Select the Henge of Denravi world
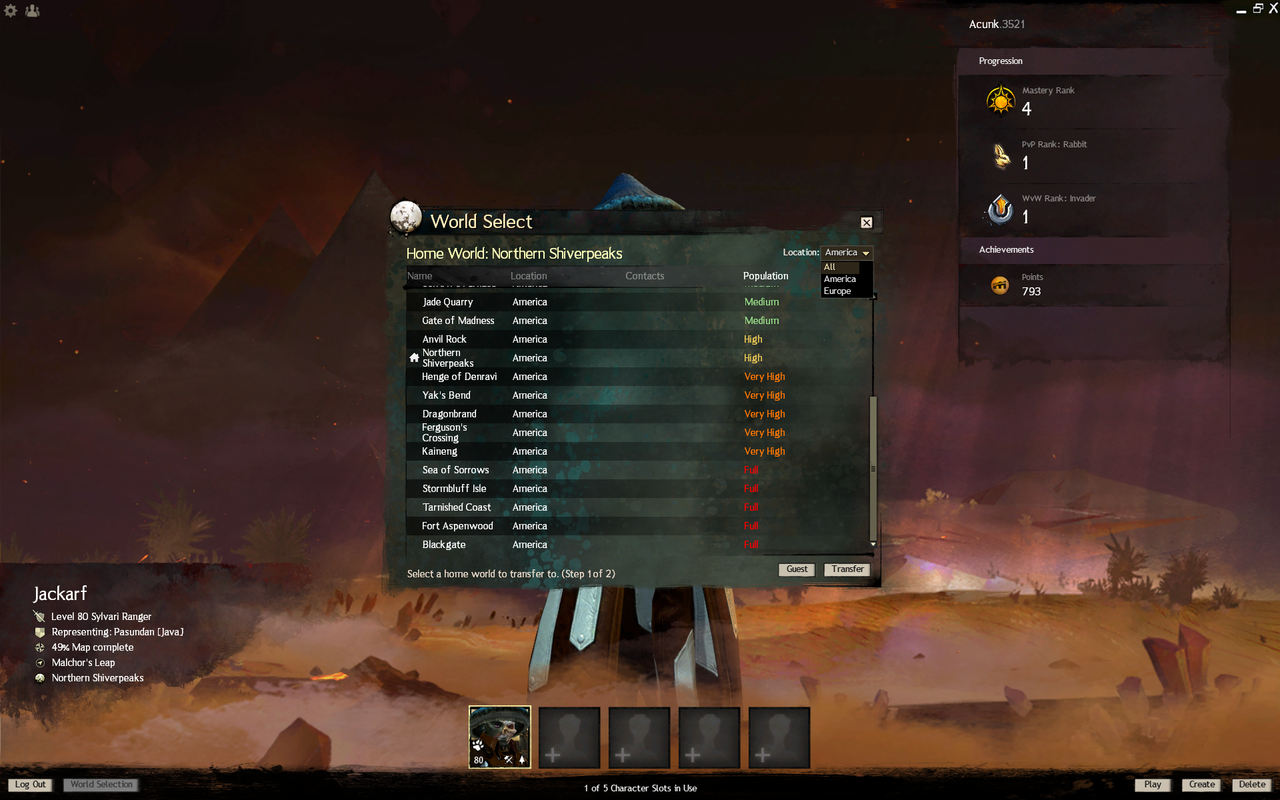Image resolution: width=1280 pixels, height=800 pixels. [x=459, y=377]
